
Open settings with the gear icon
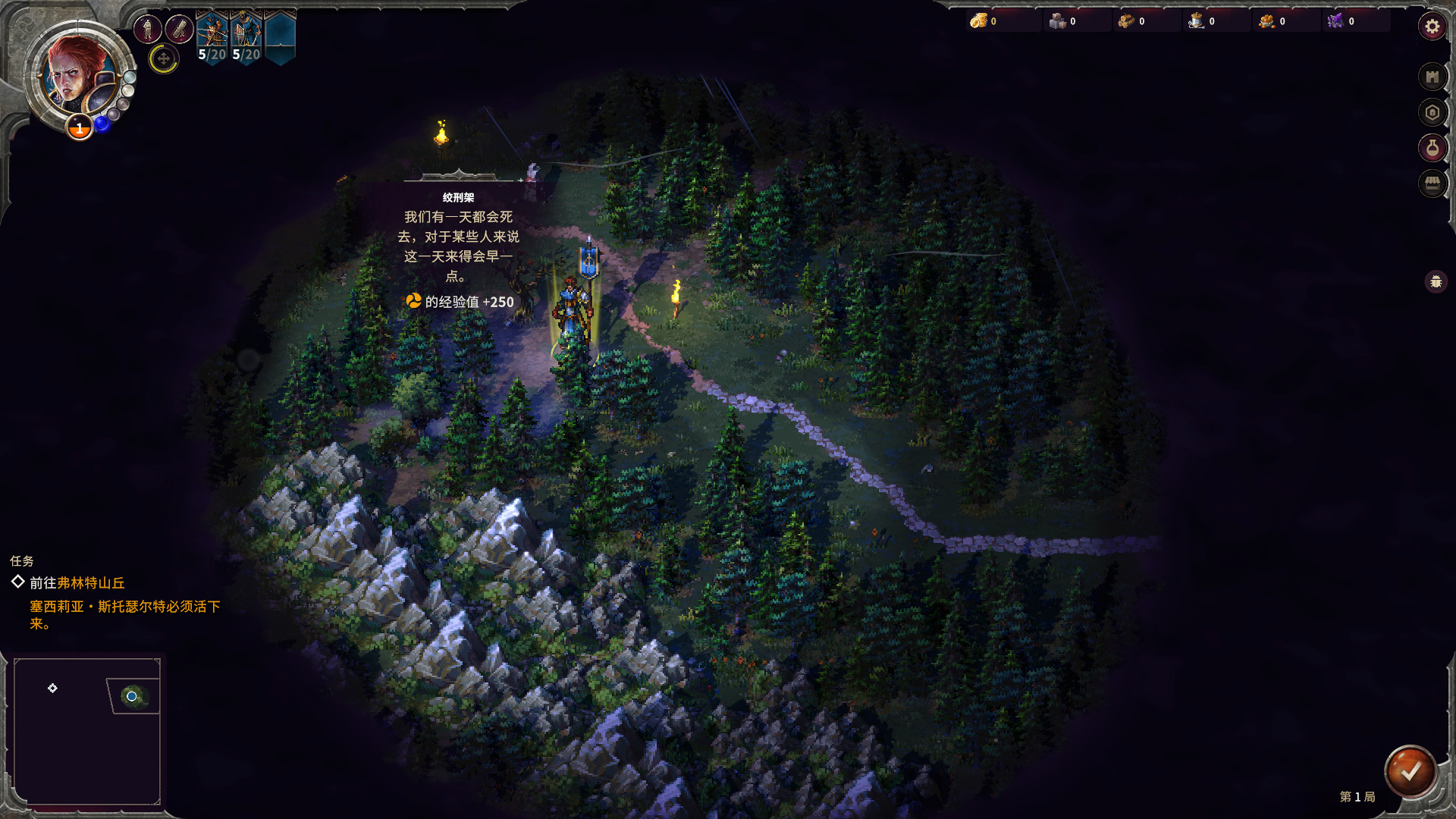coord(1432,27)
